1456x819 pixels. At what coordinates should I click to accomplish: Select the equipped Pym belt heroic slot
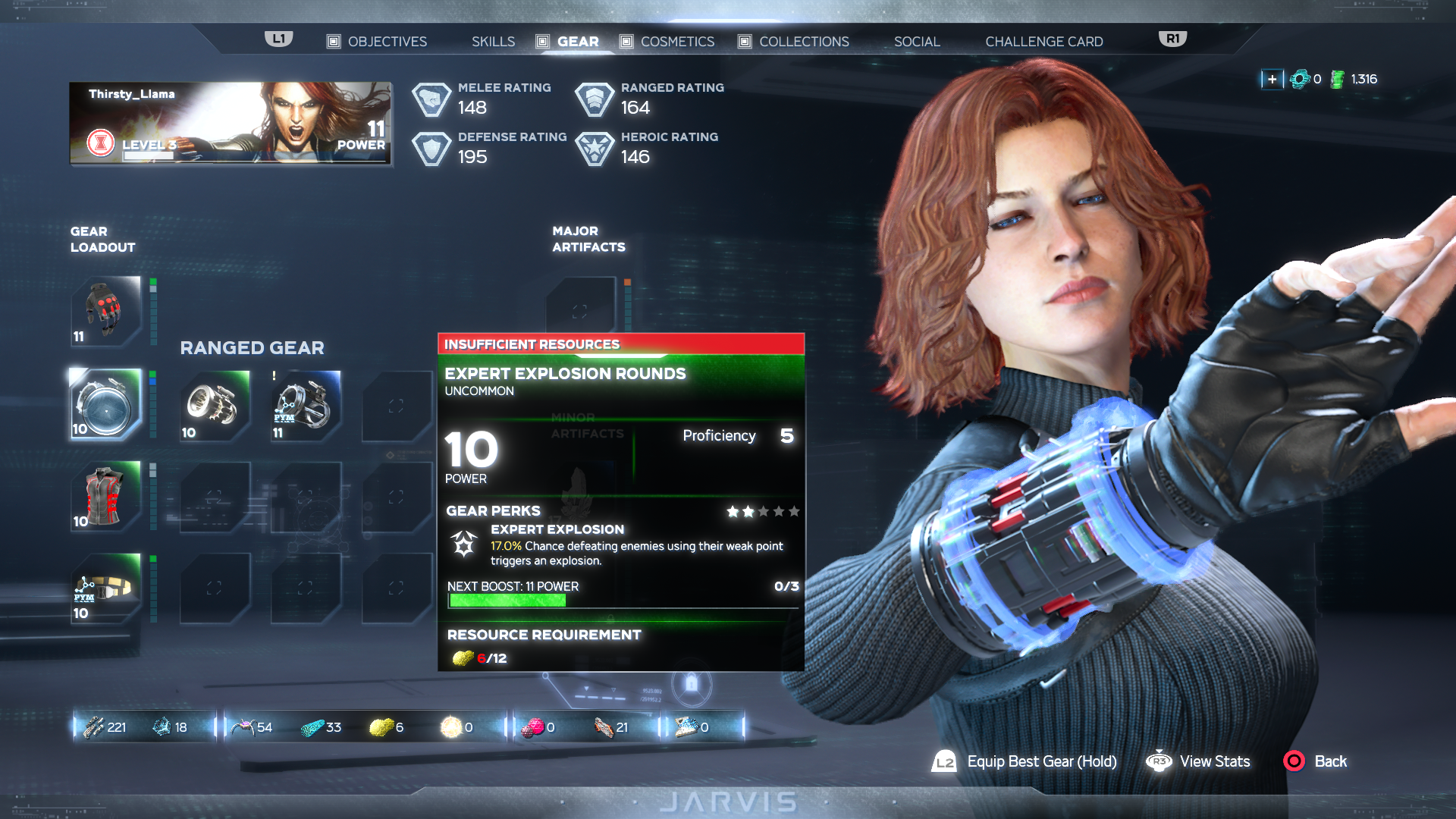(x=106, y=589)
